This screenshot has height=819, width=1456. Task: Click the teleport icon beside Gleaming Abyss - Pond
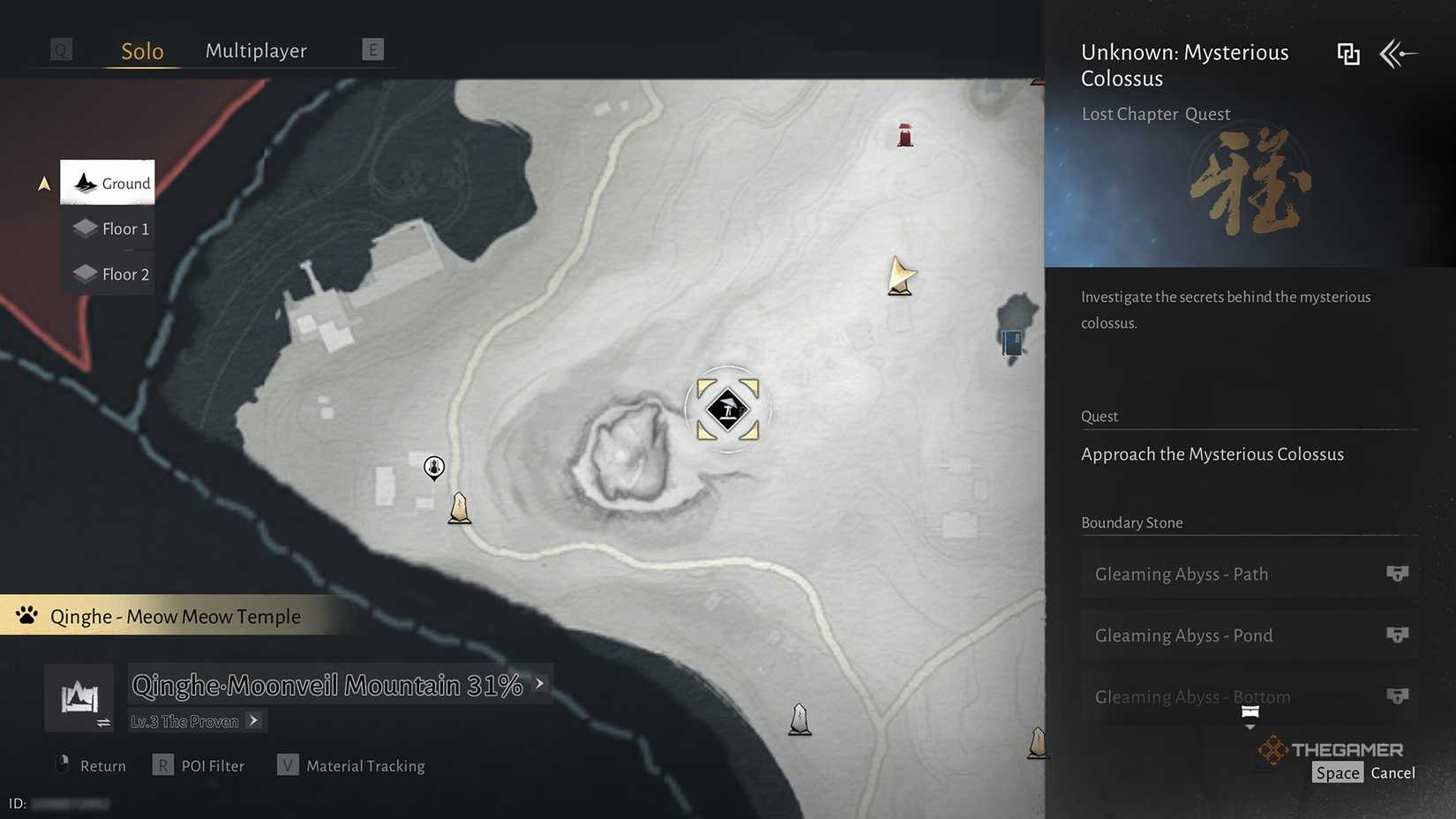1397,635
